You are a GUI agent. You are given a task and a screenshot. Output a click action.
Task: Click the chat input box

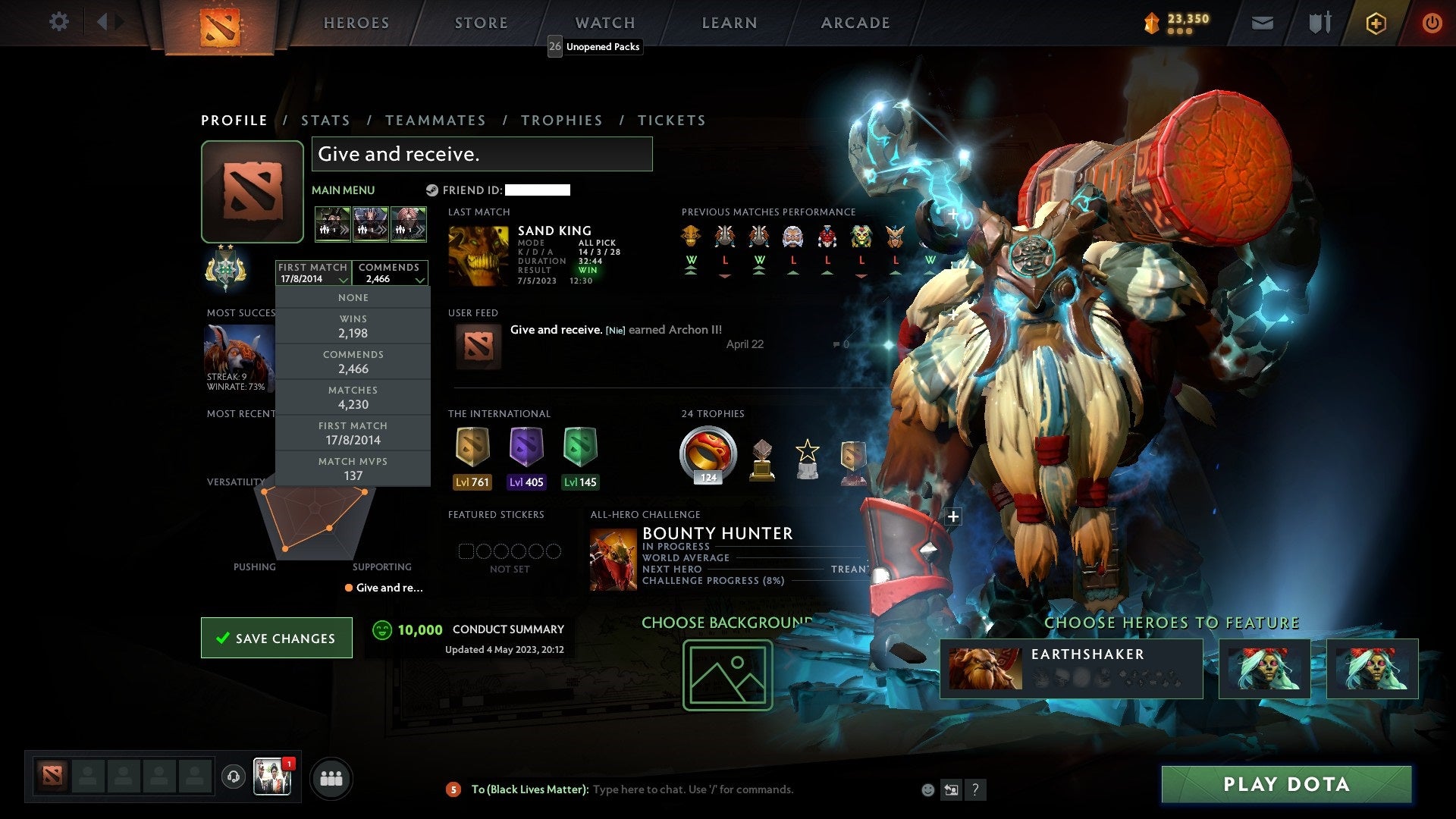[751, 789]
